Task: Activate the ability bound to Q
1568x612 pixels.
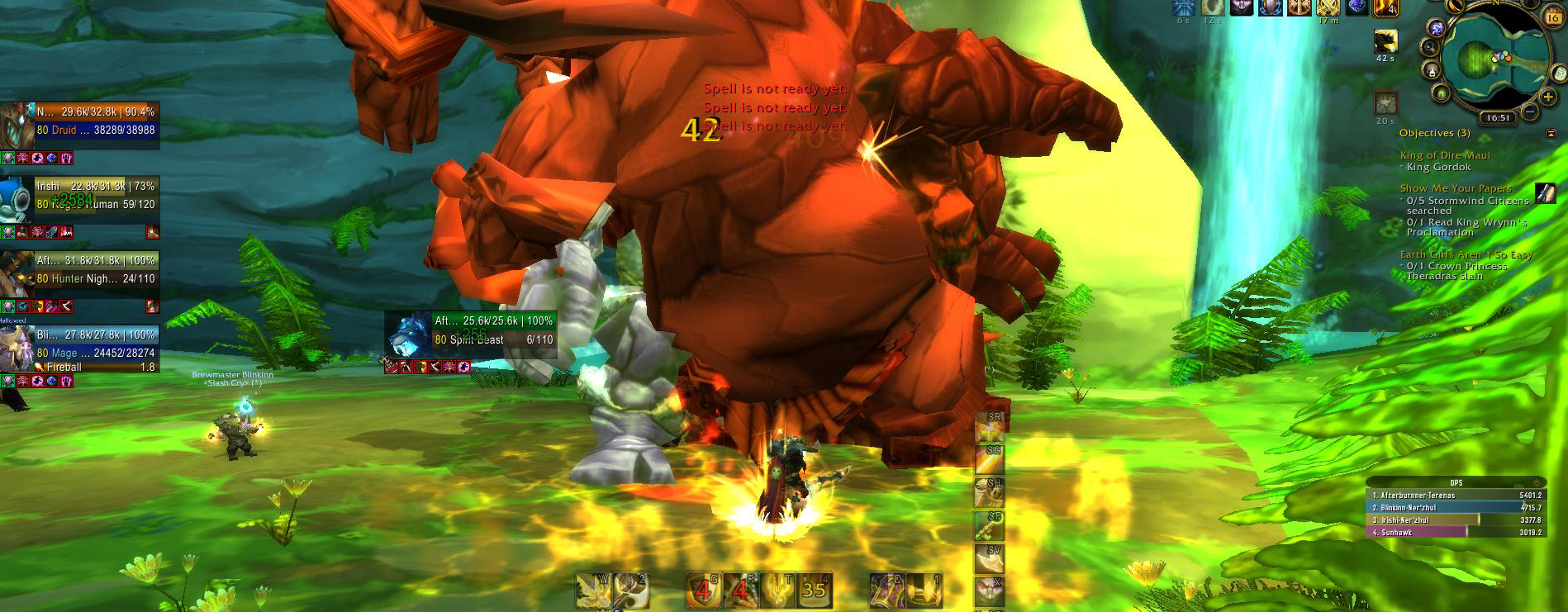Action: pyautogui.click(x=886, y=590)
